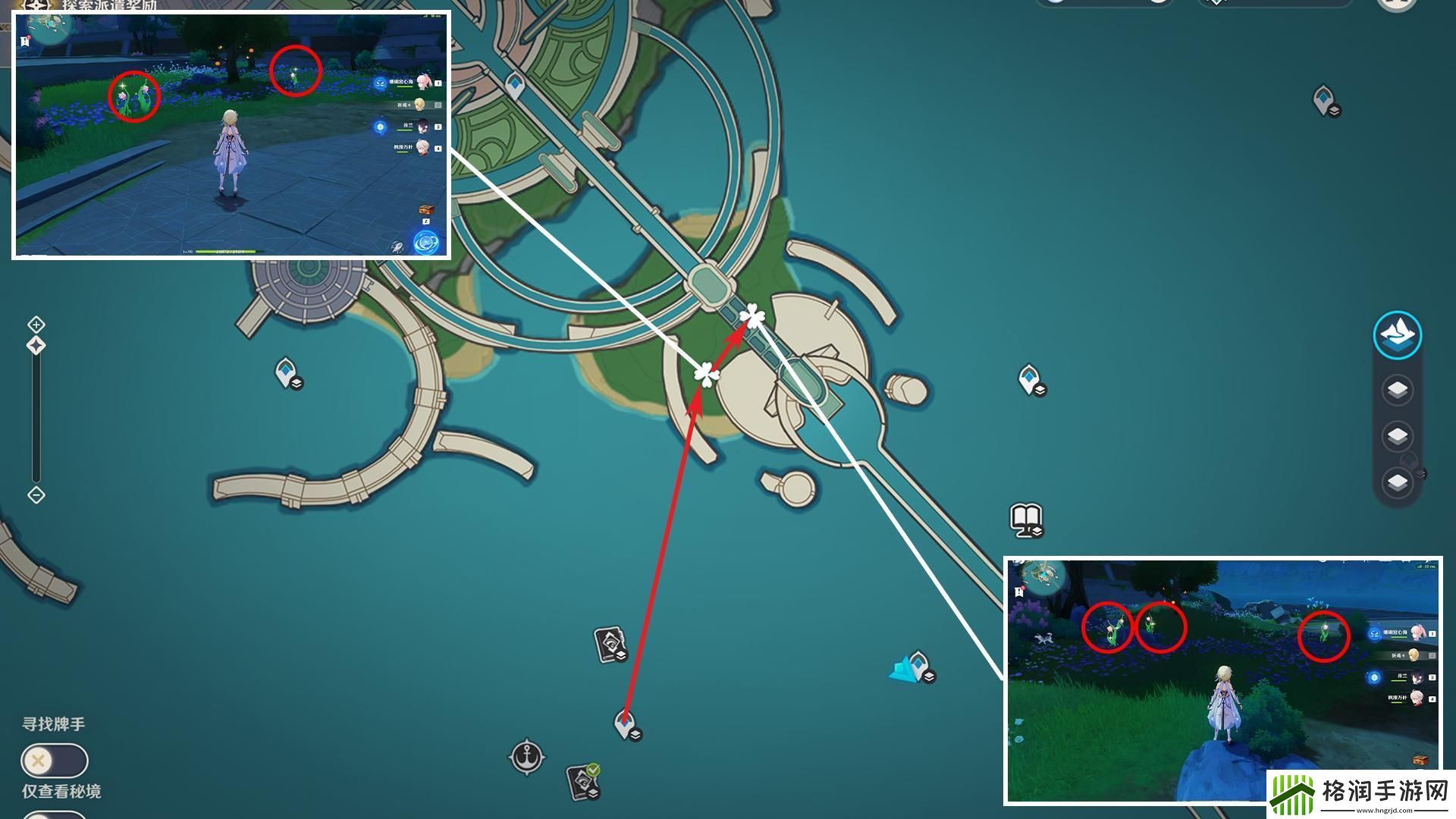
Task: Open the anchor waverider waypoint marker
Action: [526, 756]
